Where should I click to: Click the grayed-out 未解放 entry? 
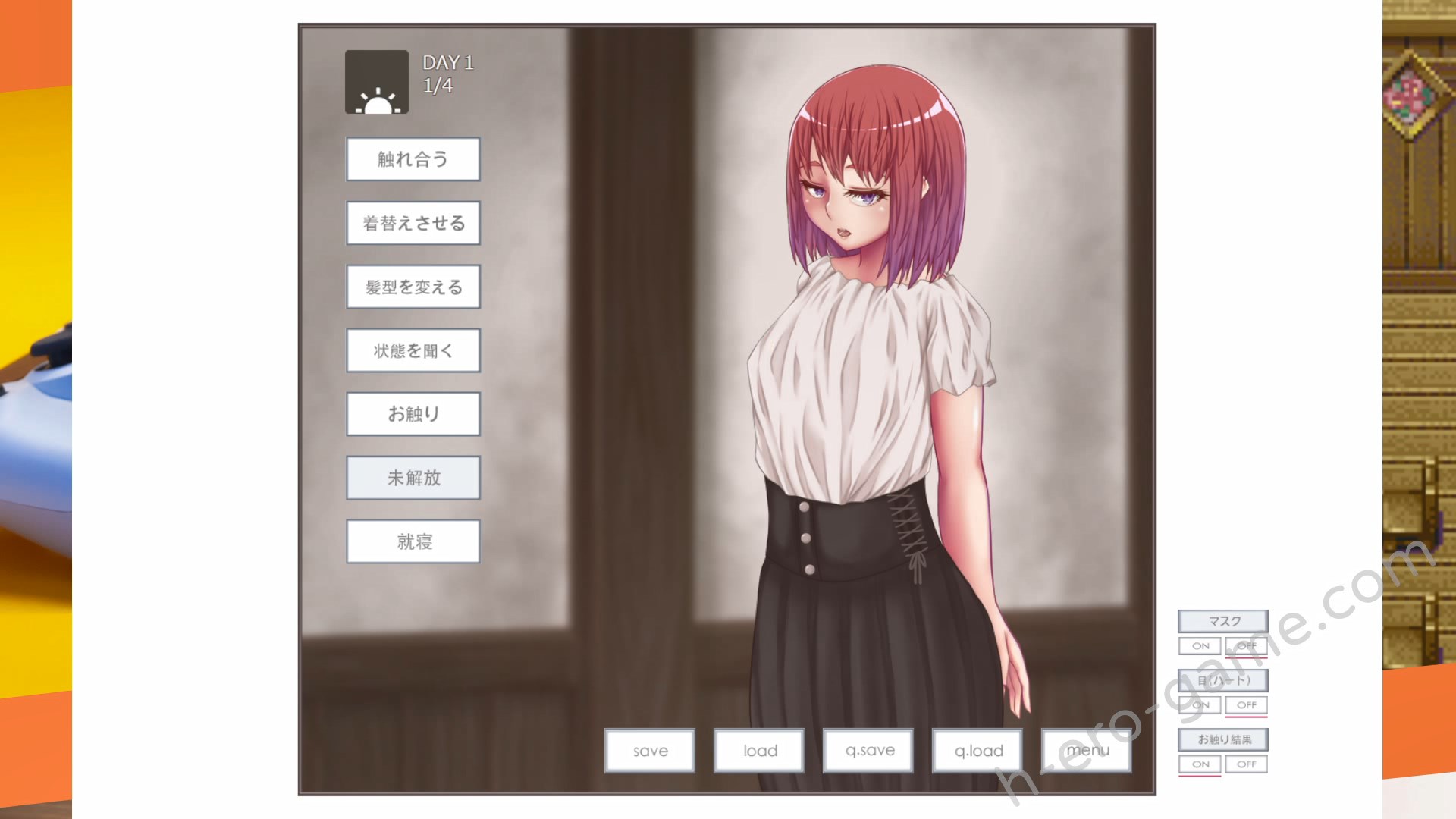pyautogui.click(x=413, y=478)
